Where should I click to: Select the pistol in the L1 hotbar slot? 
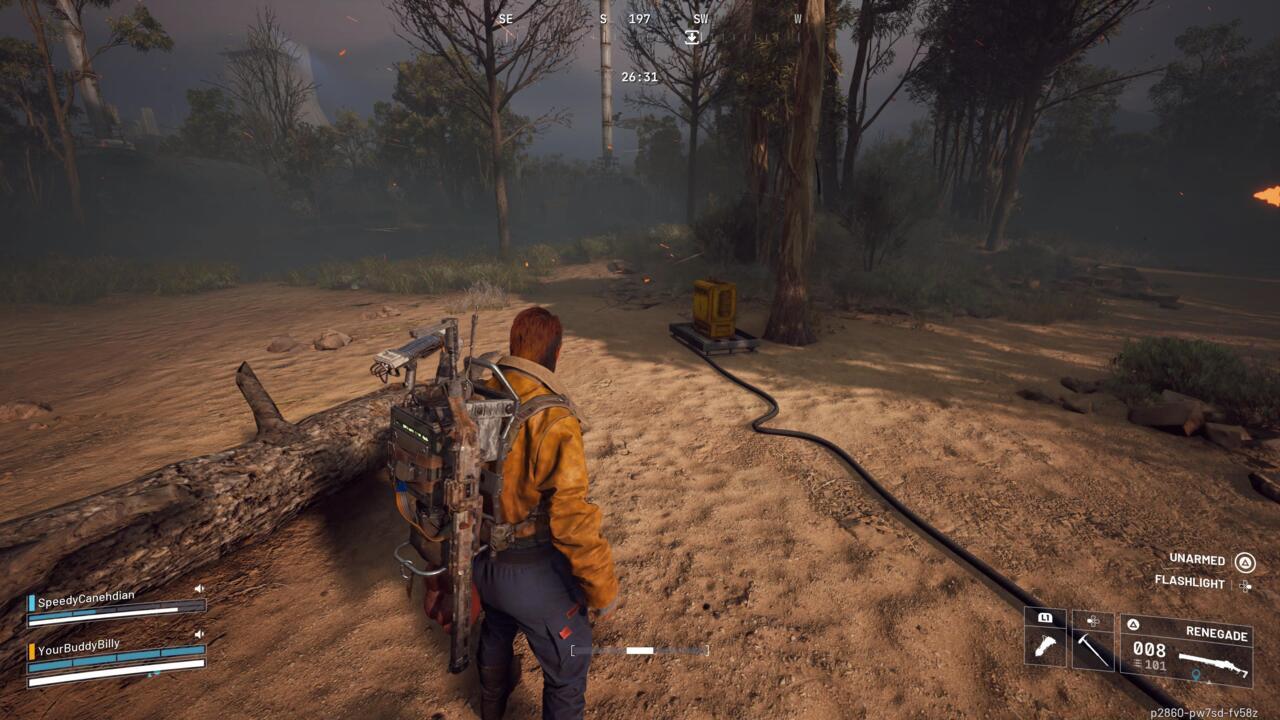(x=1046, y=647)
